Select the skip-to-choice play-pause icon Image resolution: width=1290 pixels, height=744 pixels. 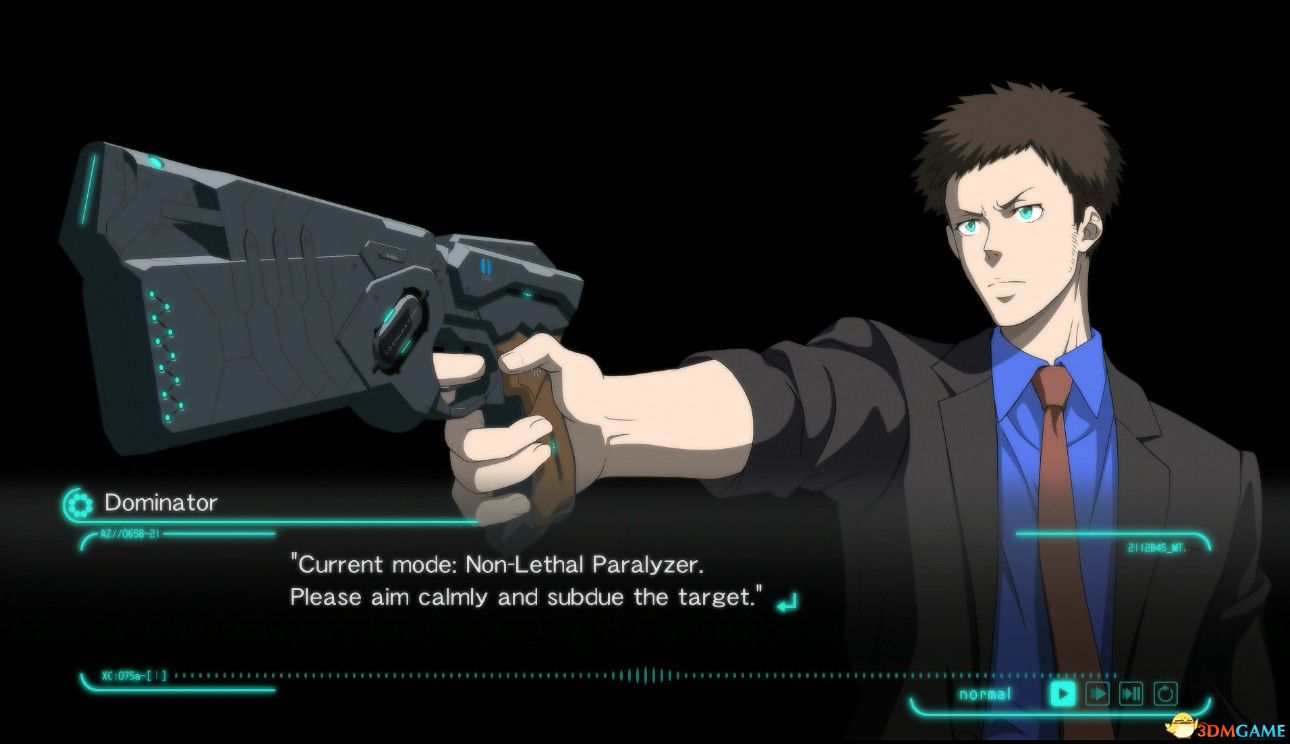1131,693
